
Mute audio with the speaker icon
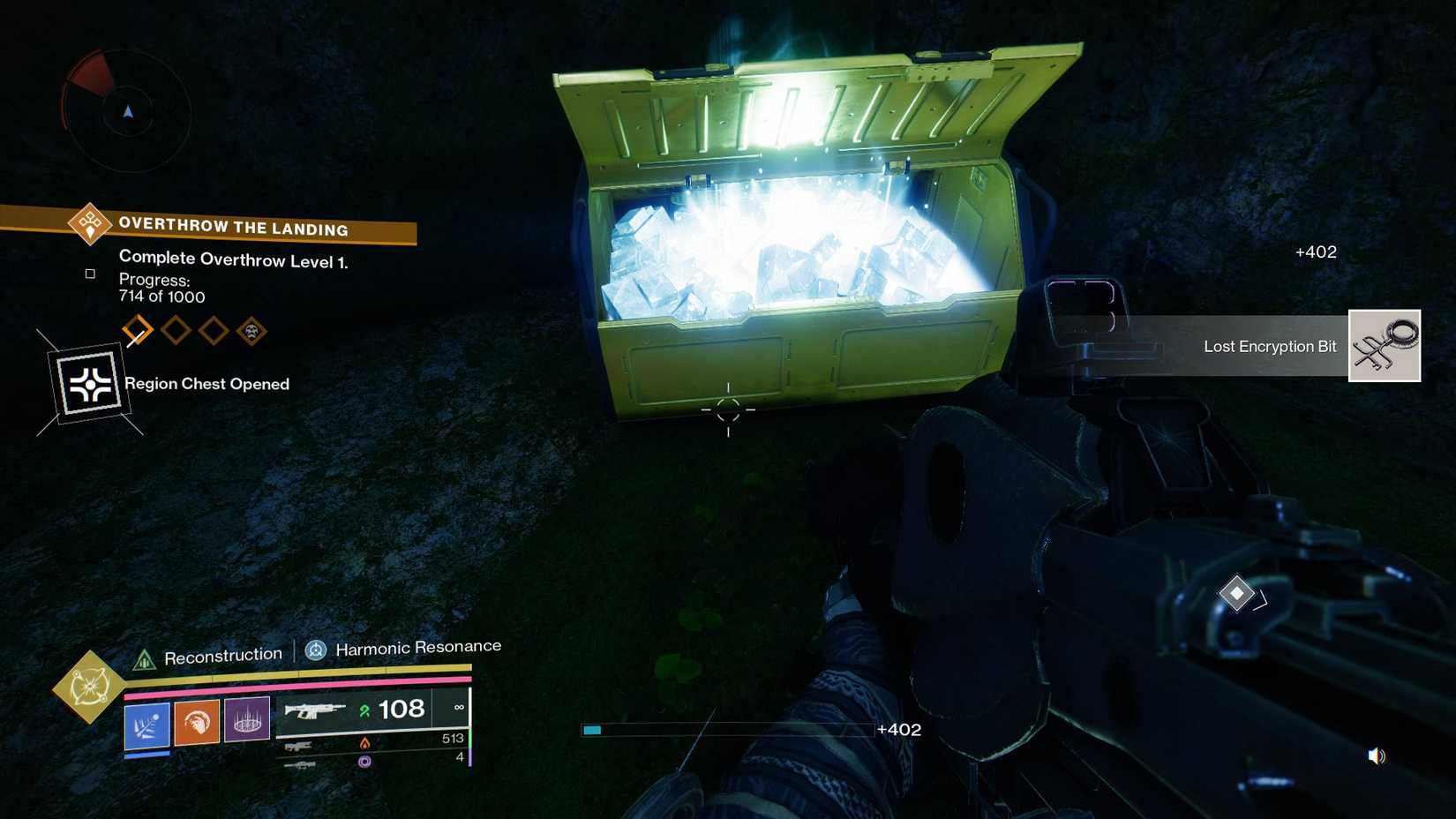[x=1374, y=755]
